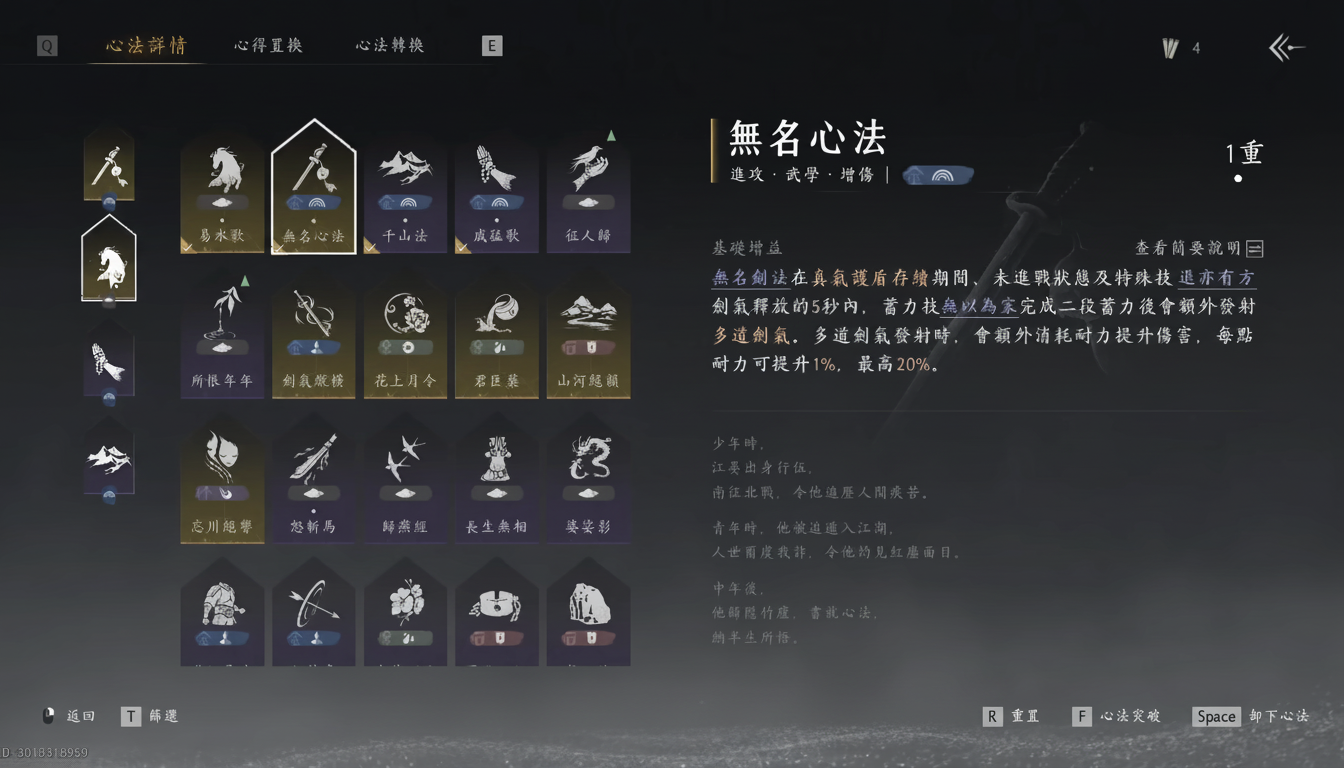The height and width of the screenshot is (768, 1344).
Task: Choose the 千山法 mountain card
Action: coord(405,193)
